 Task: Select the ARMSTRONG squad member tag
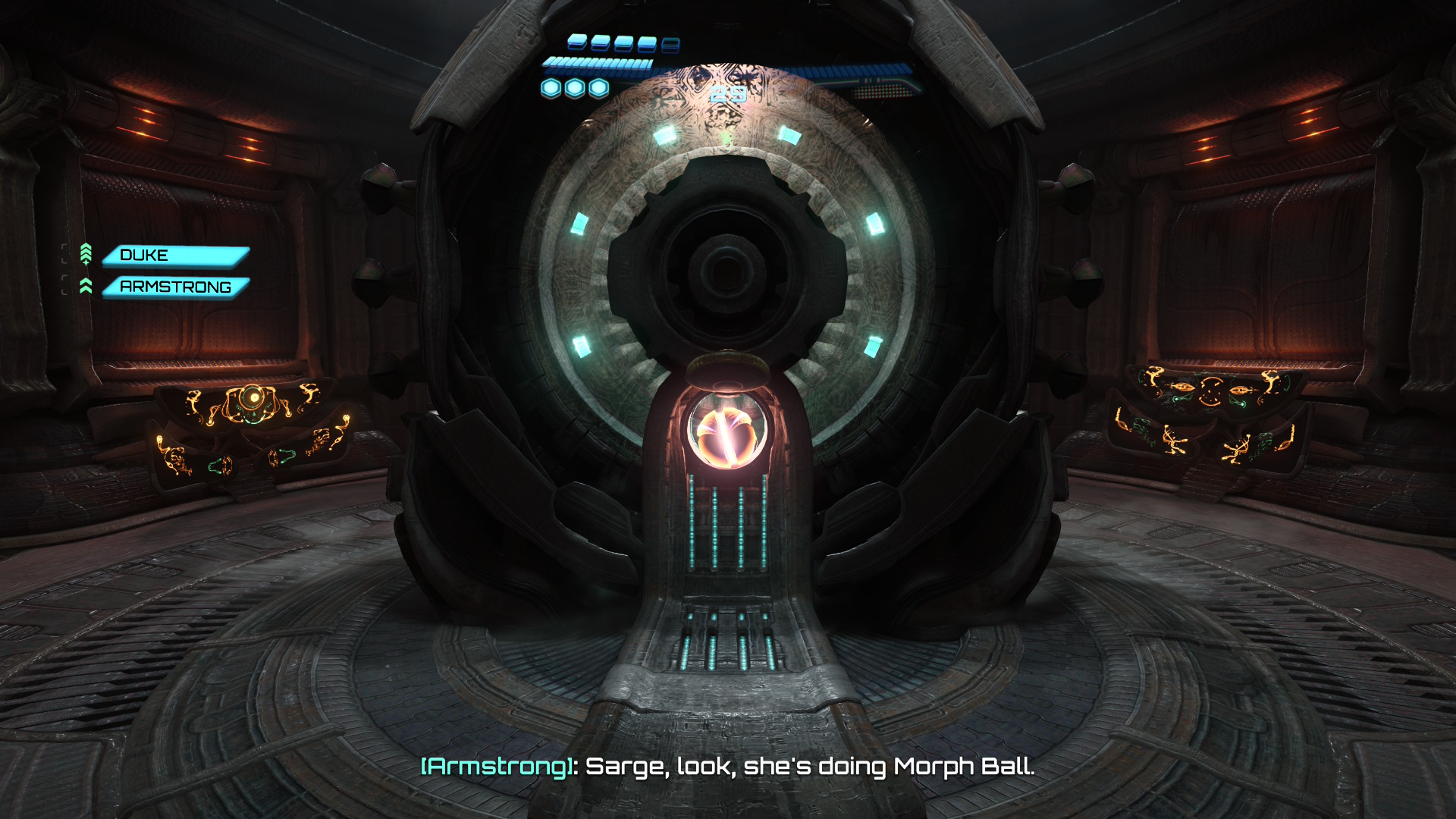tap(175, 287)
